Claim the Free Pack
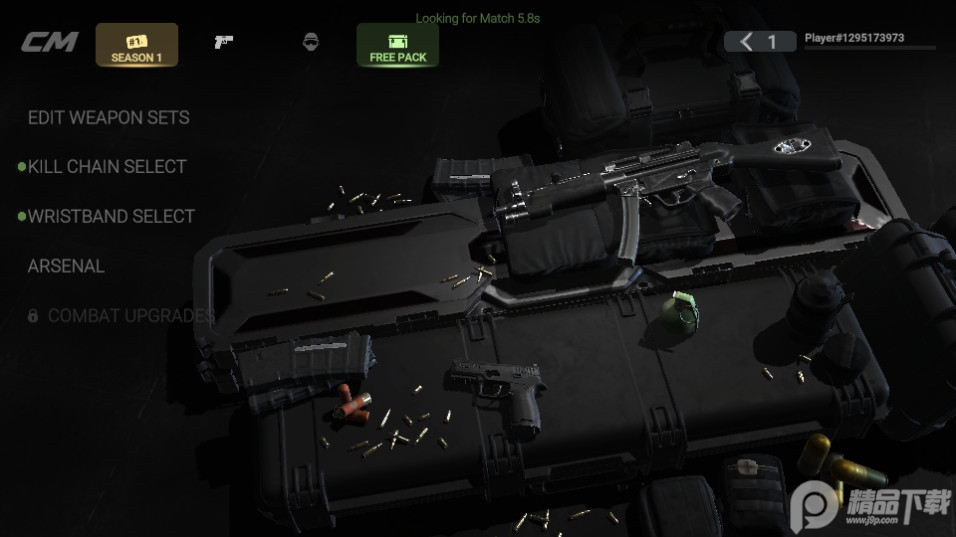 coord(397,45)
